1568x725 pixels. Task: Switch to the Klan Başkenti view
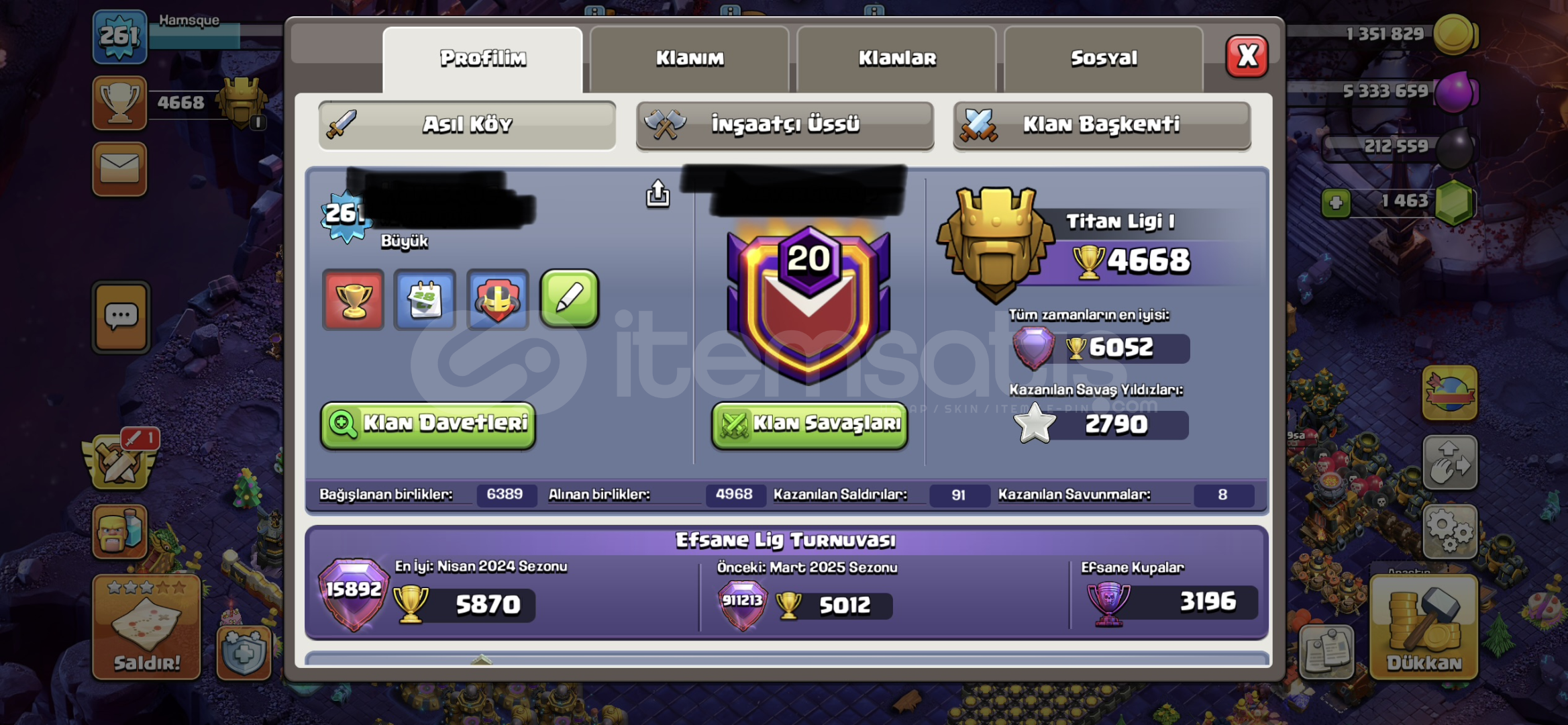click(x=1101, y=124)
